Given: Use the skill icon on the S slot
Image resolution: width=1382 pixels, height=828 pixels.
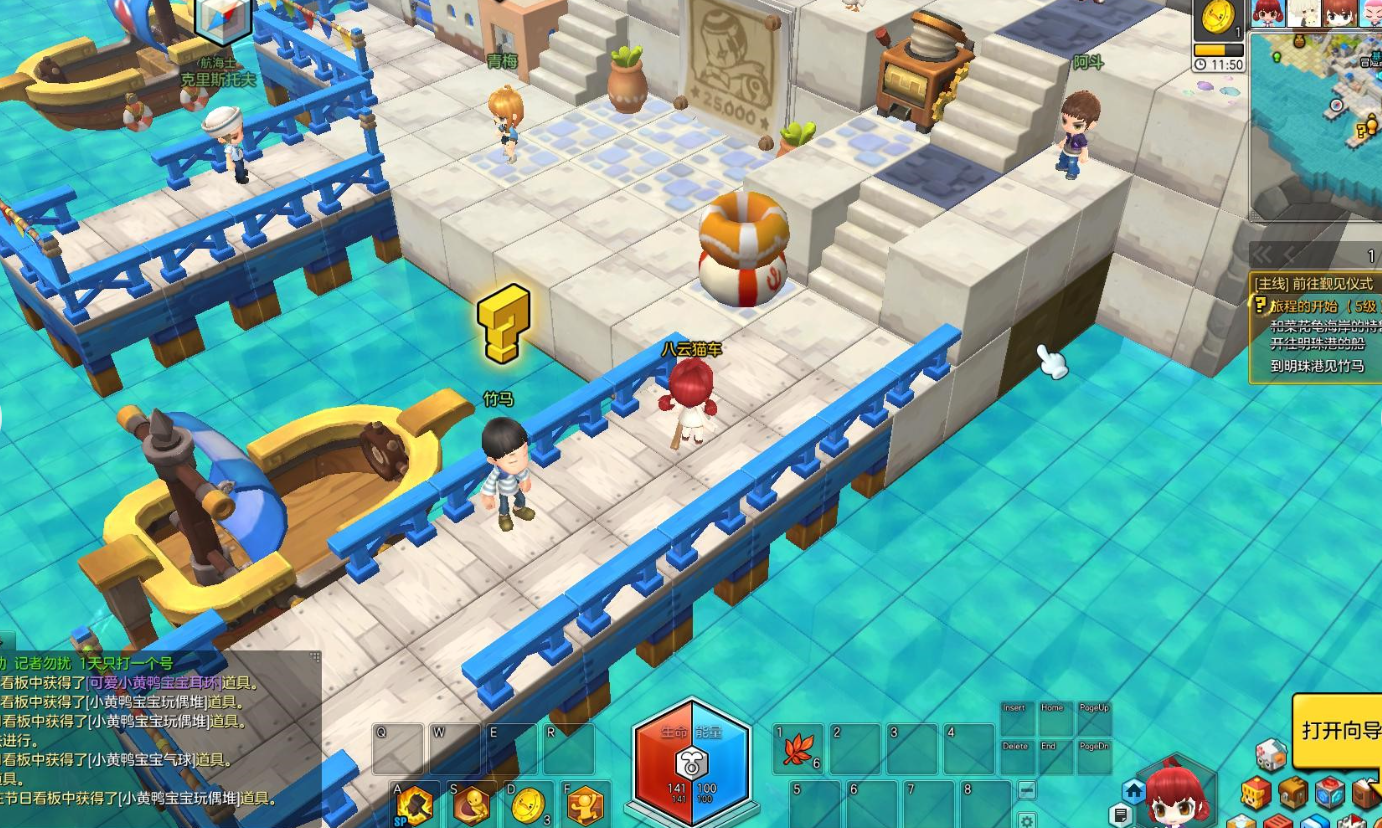Looking at the screenshot, I should pyautogui.click(x=470, y=804).
